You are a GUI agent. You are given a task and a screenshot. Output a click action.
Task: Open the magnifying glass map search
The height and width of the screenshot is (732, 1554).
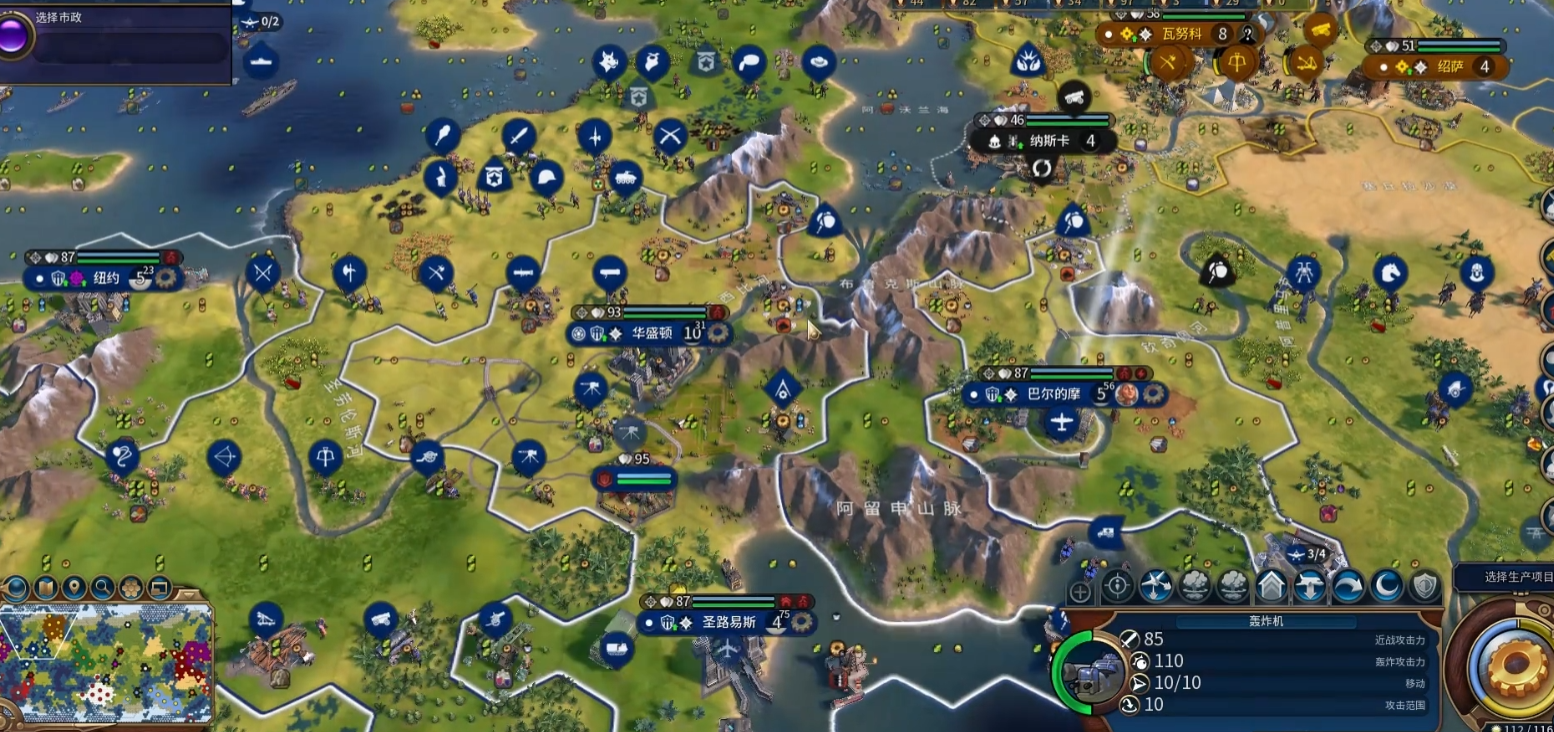(102, 587)
